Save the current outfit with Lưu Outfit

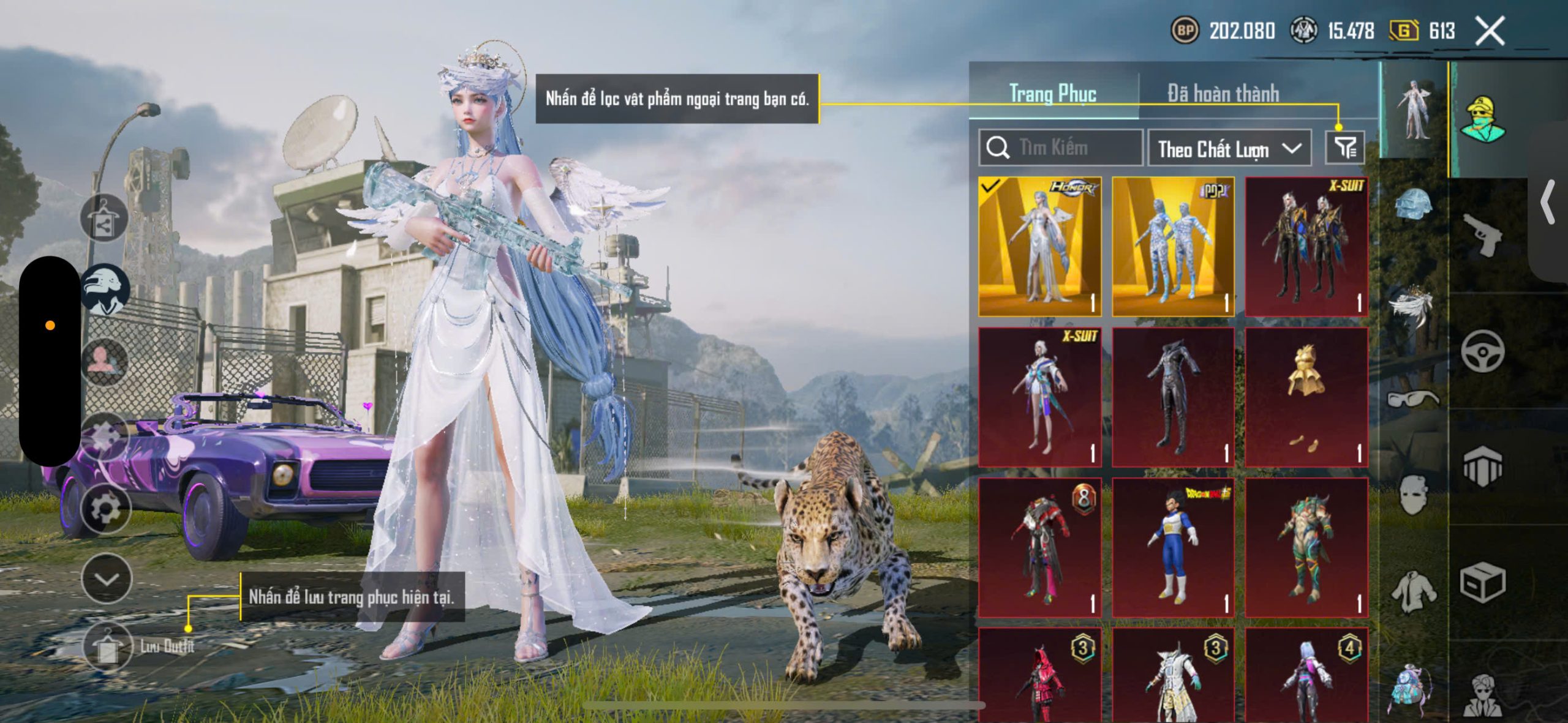point(108,647)
